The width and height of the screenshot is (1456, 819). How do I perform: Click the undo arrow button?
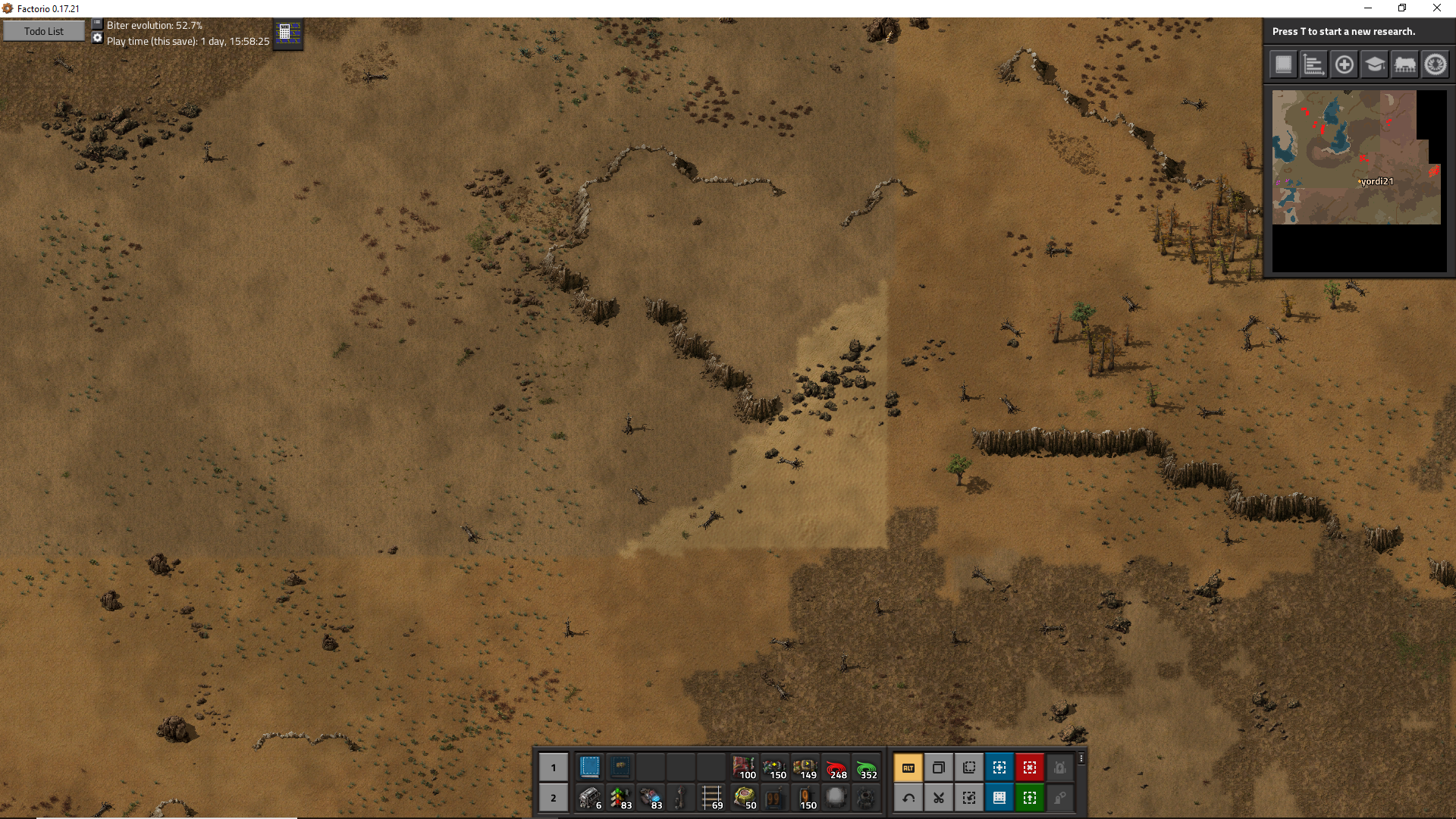click(908, 798)
